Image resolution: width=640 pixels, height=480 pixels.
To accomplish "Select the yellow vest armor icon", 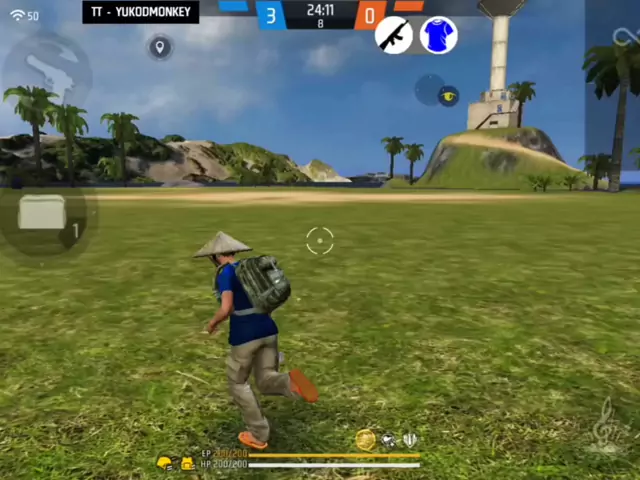I will 186,463.
